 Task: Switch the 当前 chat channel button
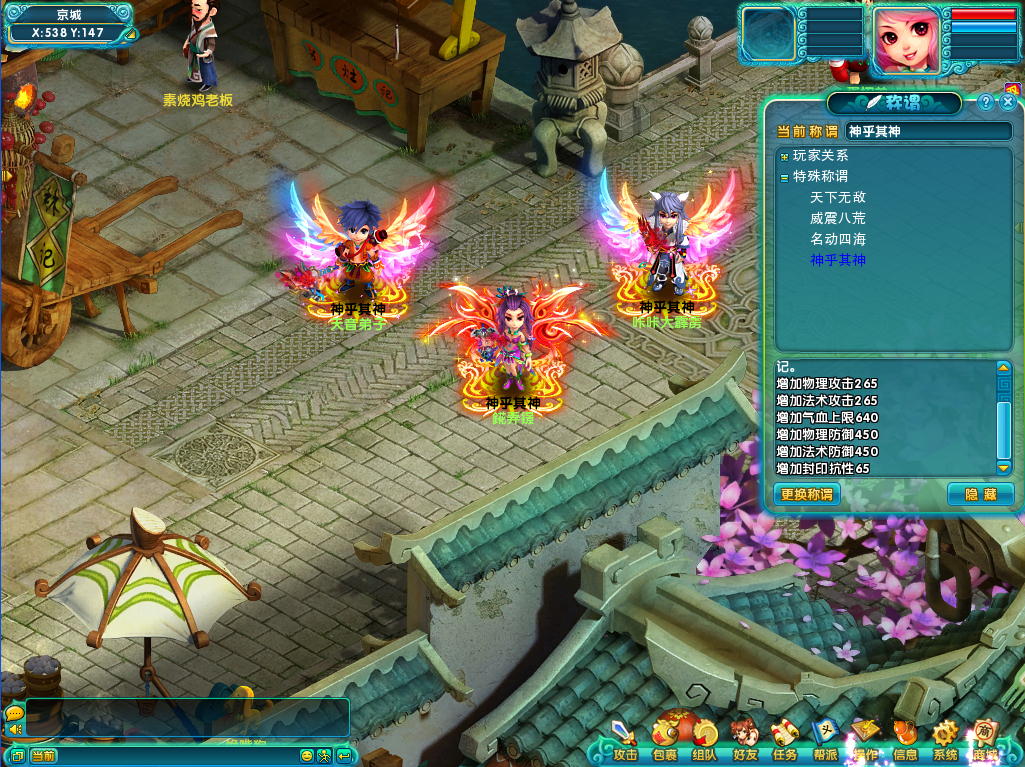tap(43, 756)
